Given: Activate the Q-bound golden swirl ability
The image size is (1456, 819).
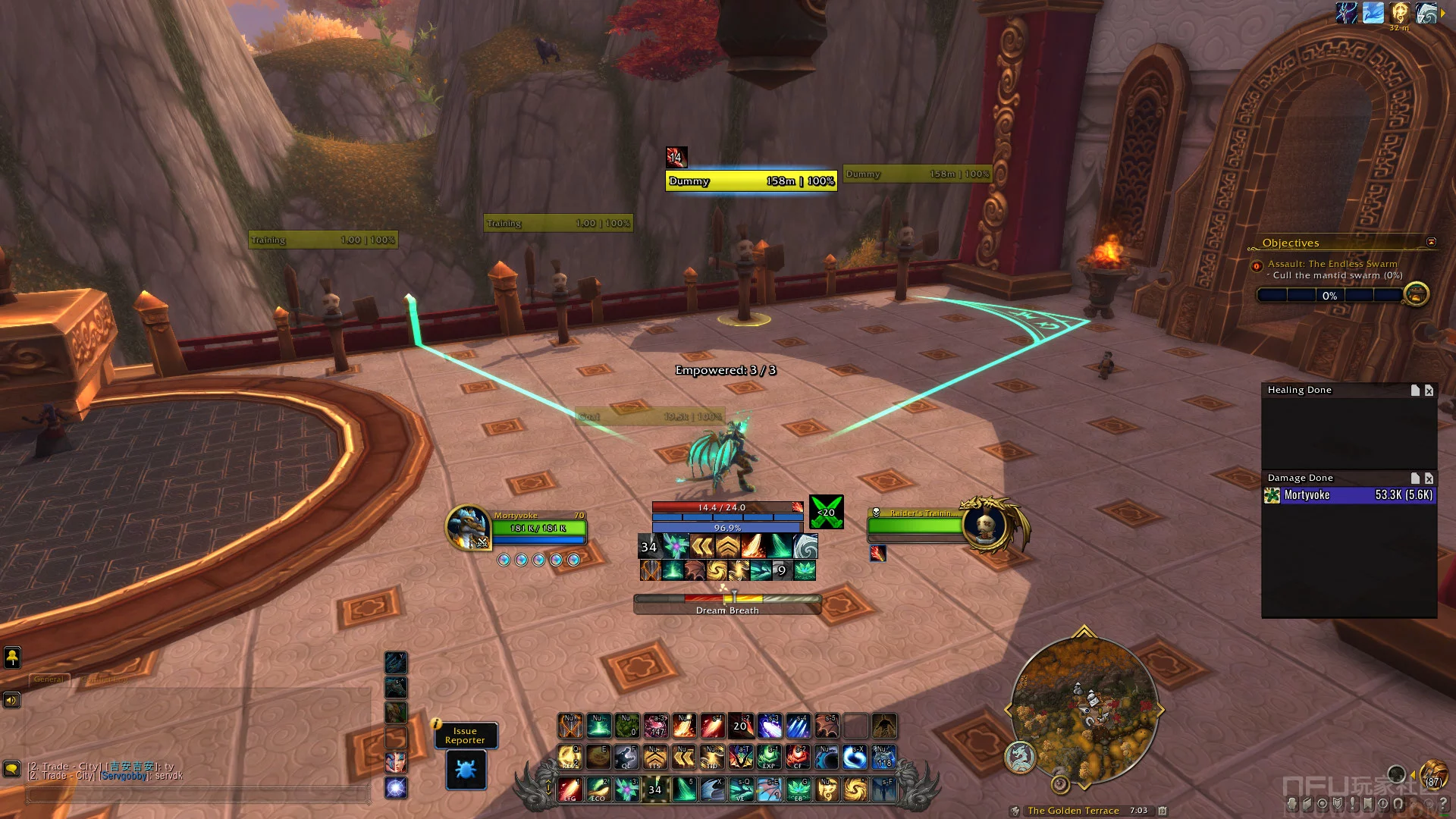Looking at the screenshot, I should pyautogui.click(x=570, y=757).
